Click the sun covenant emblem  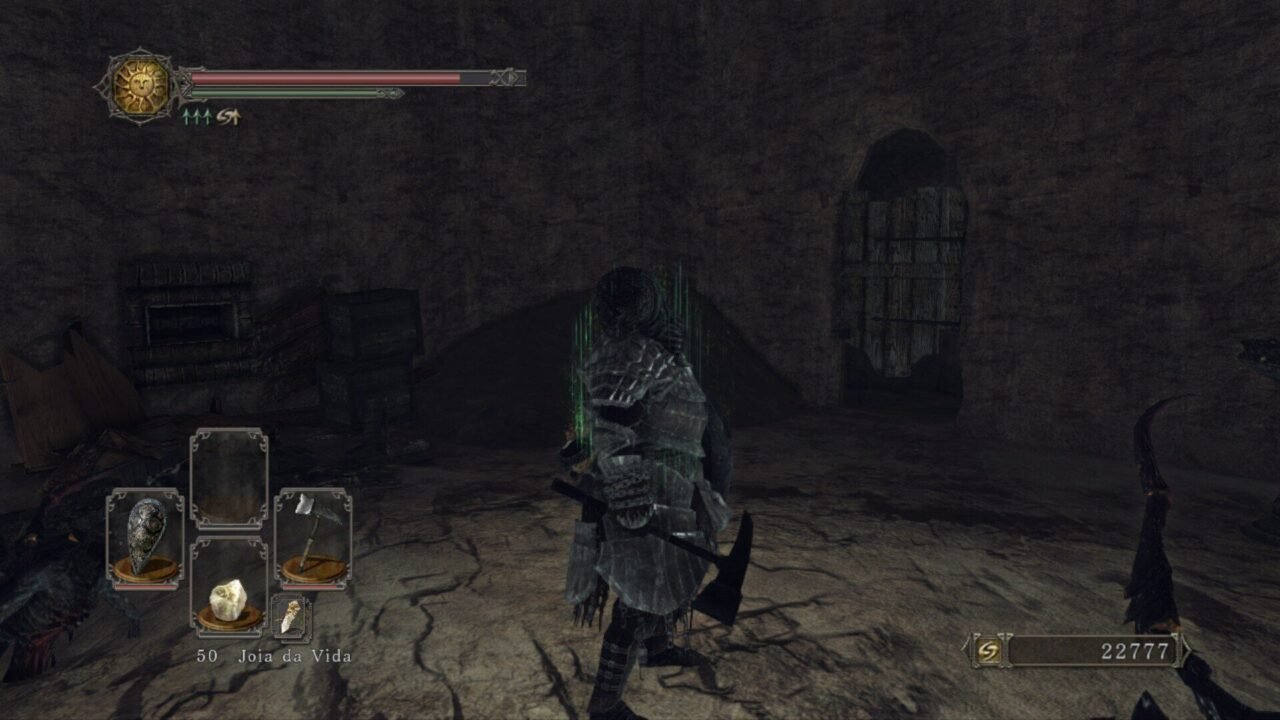click(139, 86)
